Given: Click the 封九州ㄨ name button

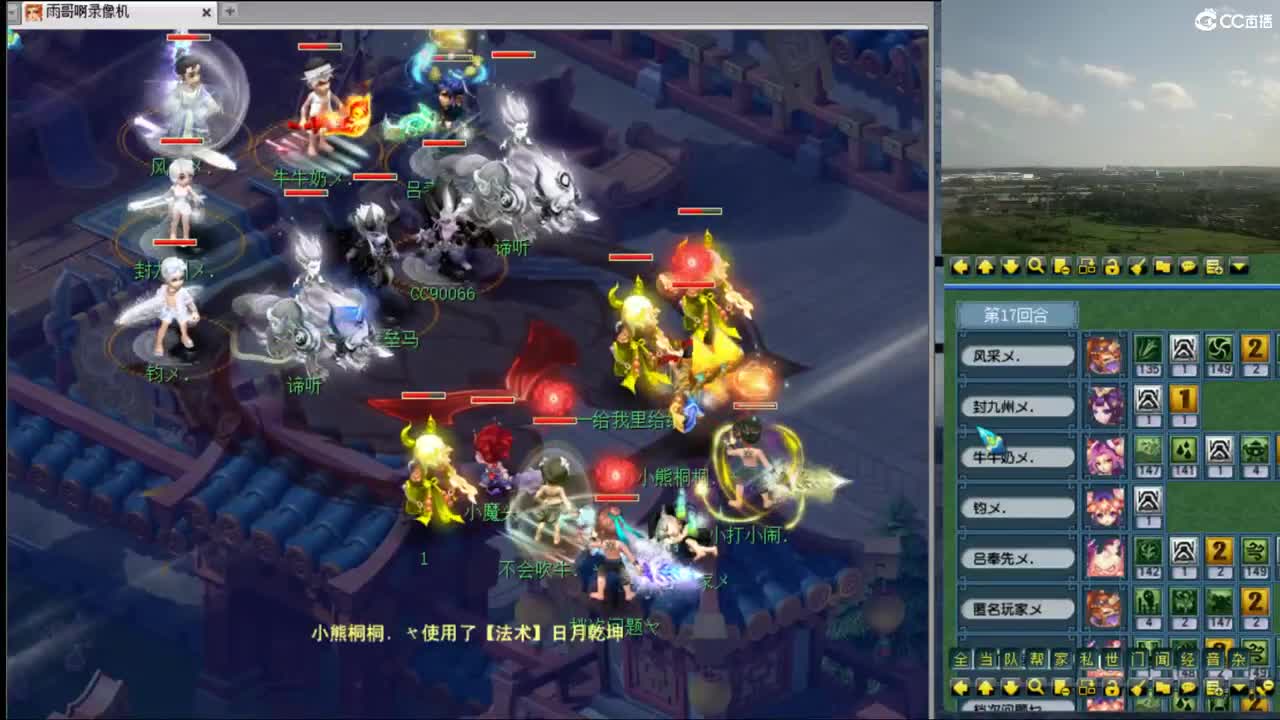Looking at the screenshot, I should coord(1016,406).
